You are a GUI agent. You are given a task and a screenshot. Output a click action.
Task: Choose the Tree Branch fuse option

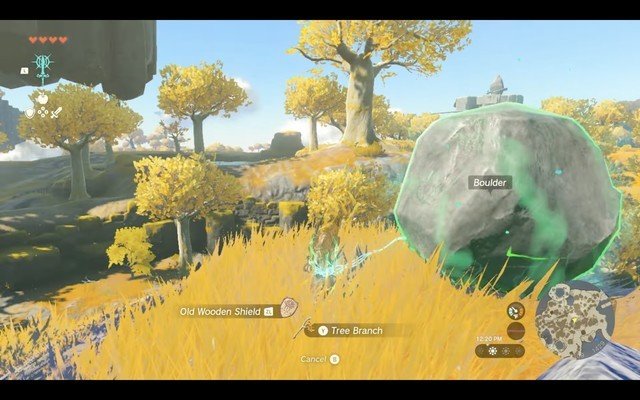[x=355, y=330]
